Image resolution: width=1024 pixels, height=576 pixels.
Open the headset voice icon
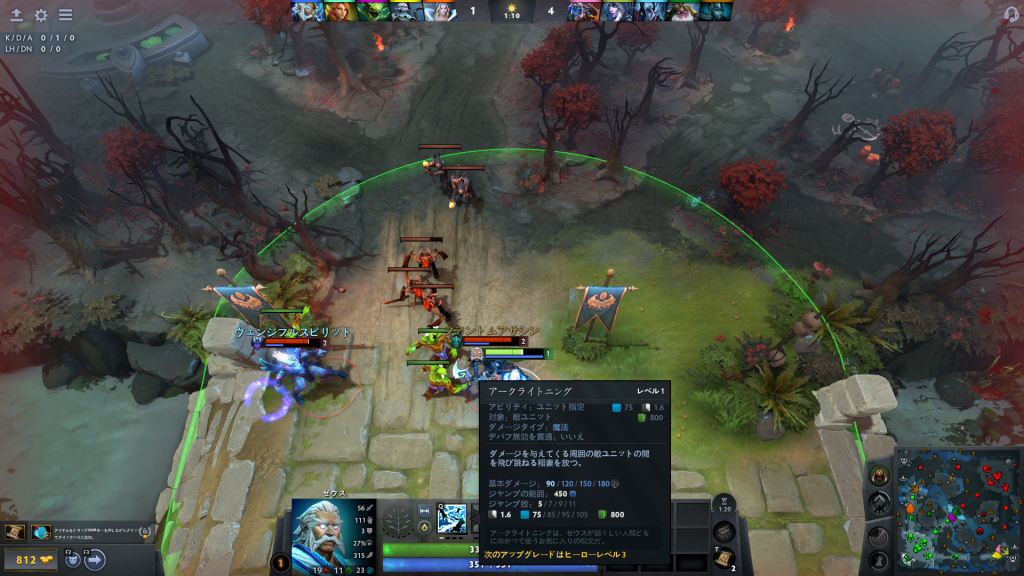point(1011,14)
